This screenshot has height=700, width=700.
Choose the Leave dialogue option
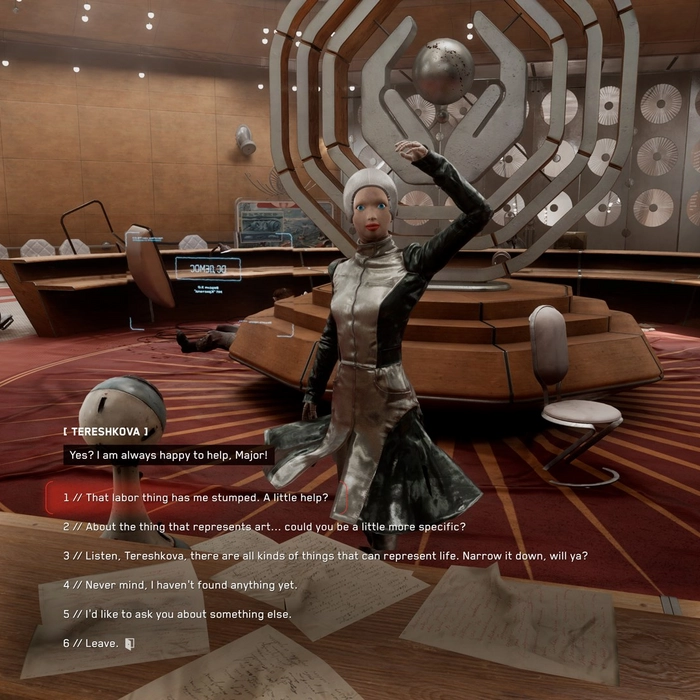point(97,642)
